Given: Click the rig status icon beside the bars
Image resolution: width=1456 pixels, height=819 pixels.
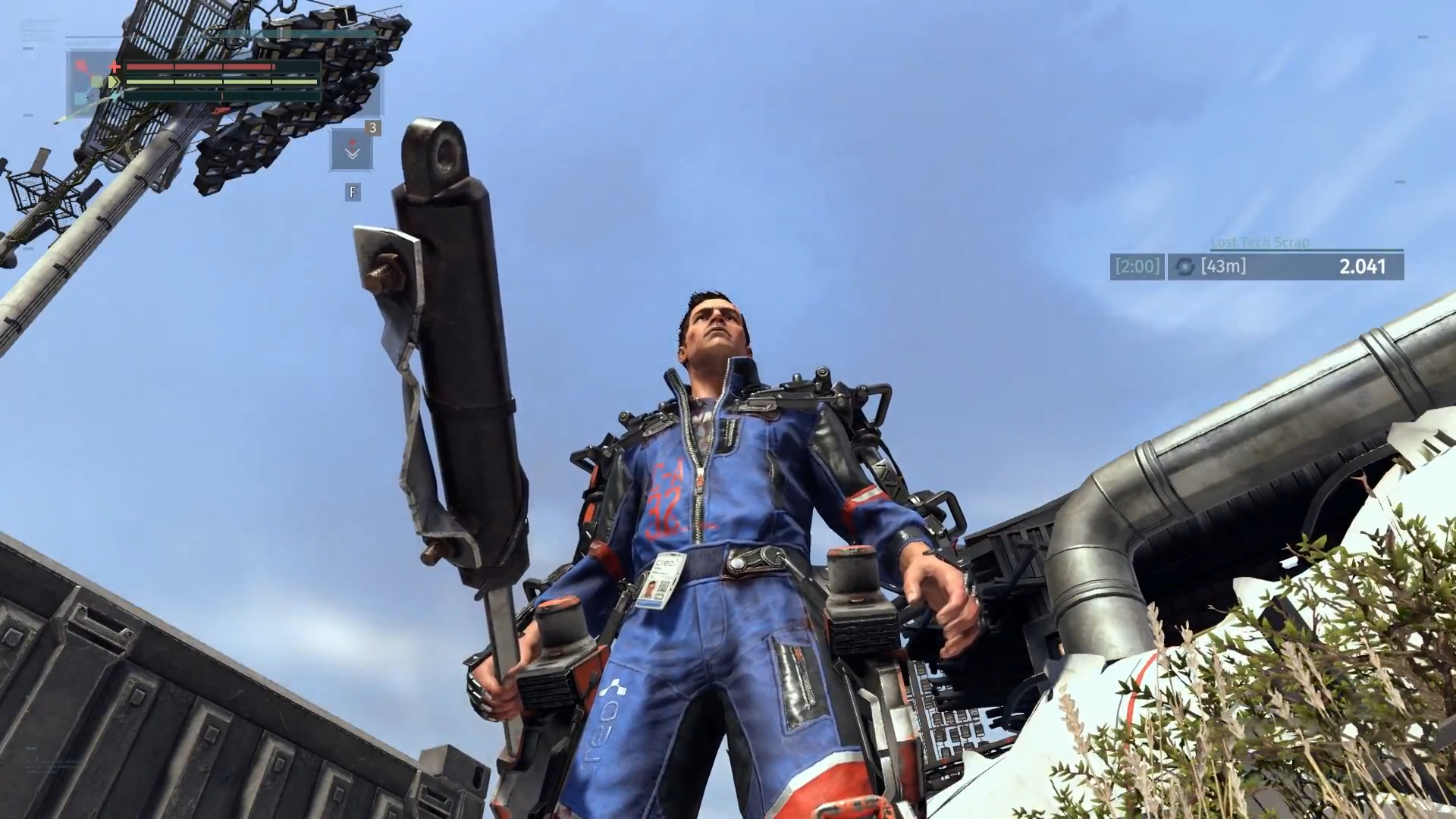Looking at the screenshot, I should click(92, 82).
